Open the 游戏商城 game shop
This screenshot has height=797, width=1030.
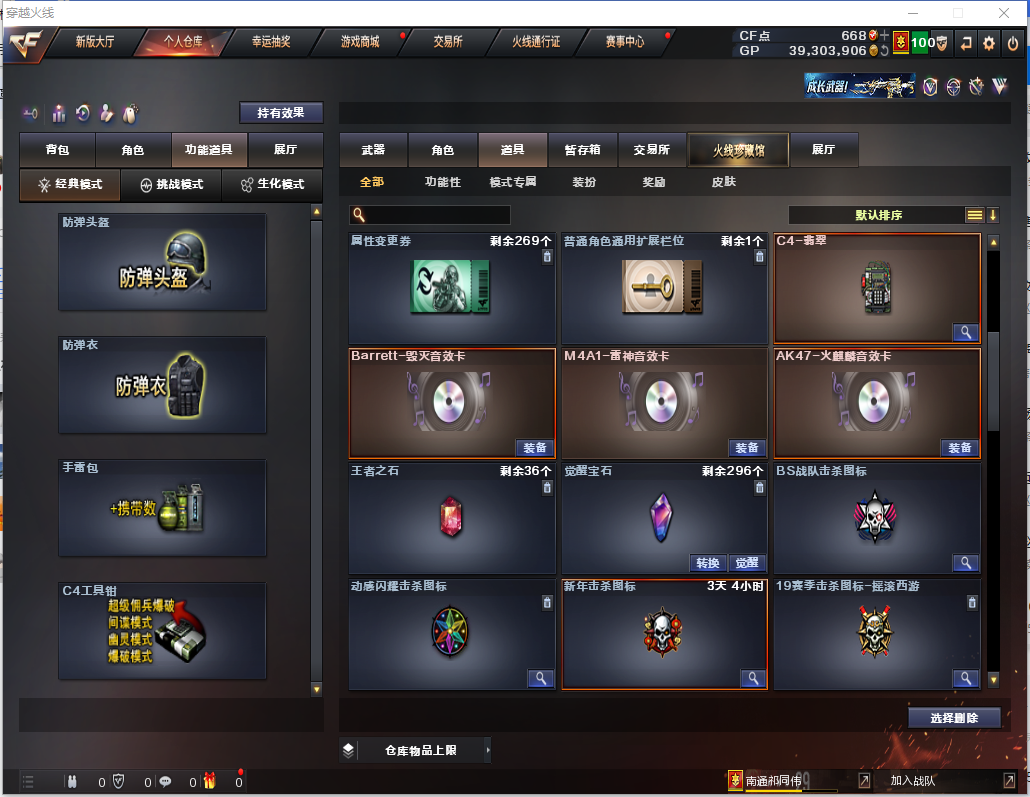coord(360,42)
